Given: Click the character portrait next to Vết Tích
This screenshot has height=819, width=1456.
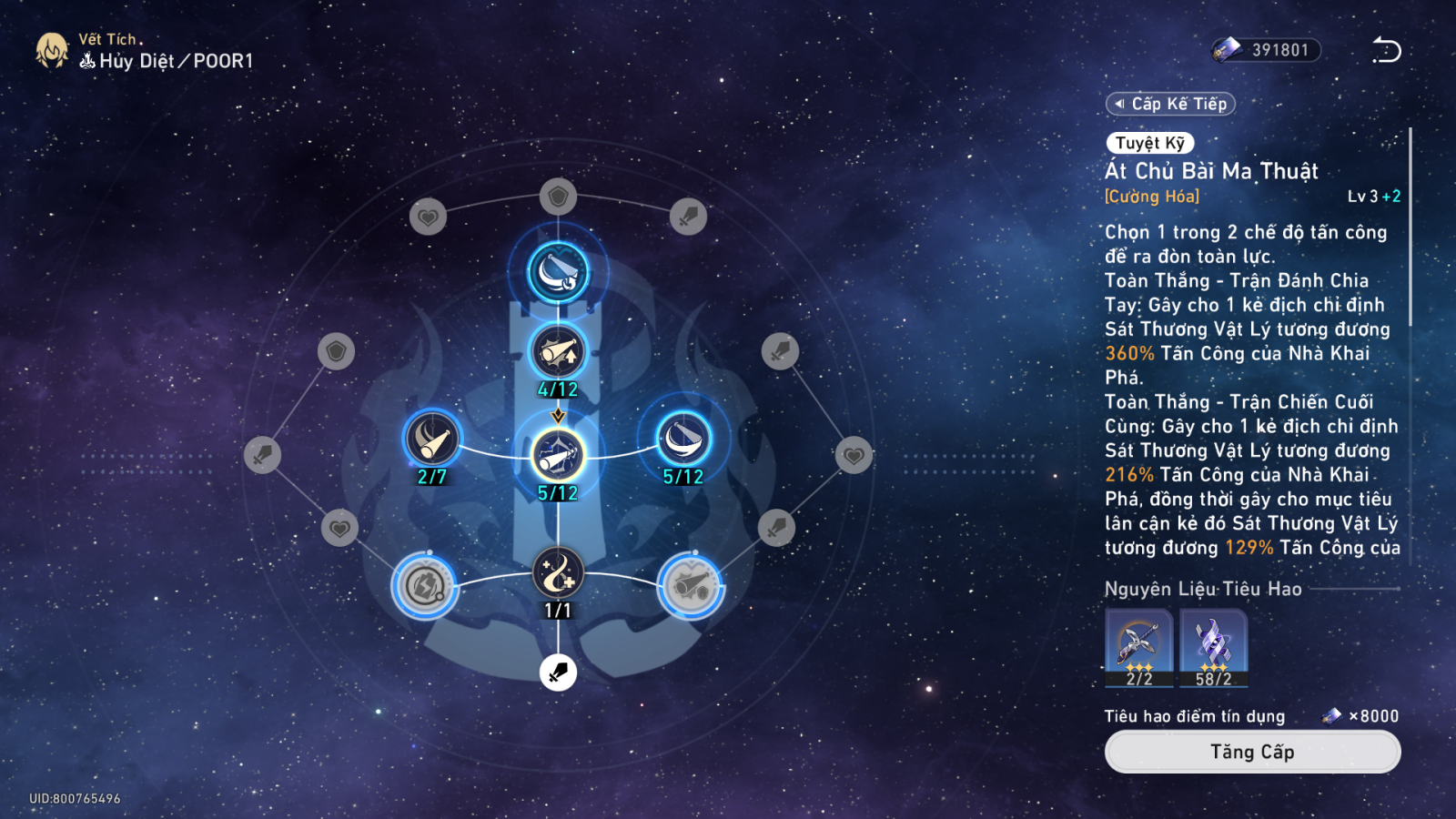Looking at the screenshot, I should click(52, 51).
